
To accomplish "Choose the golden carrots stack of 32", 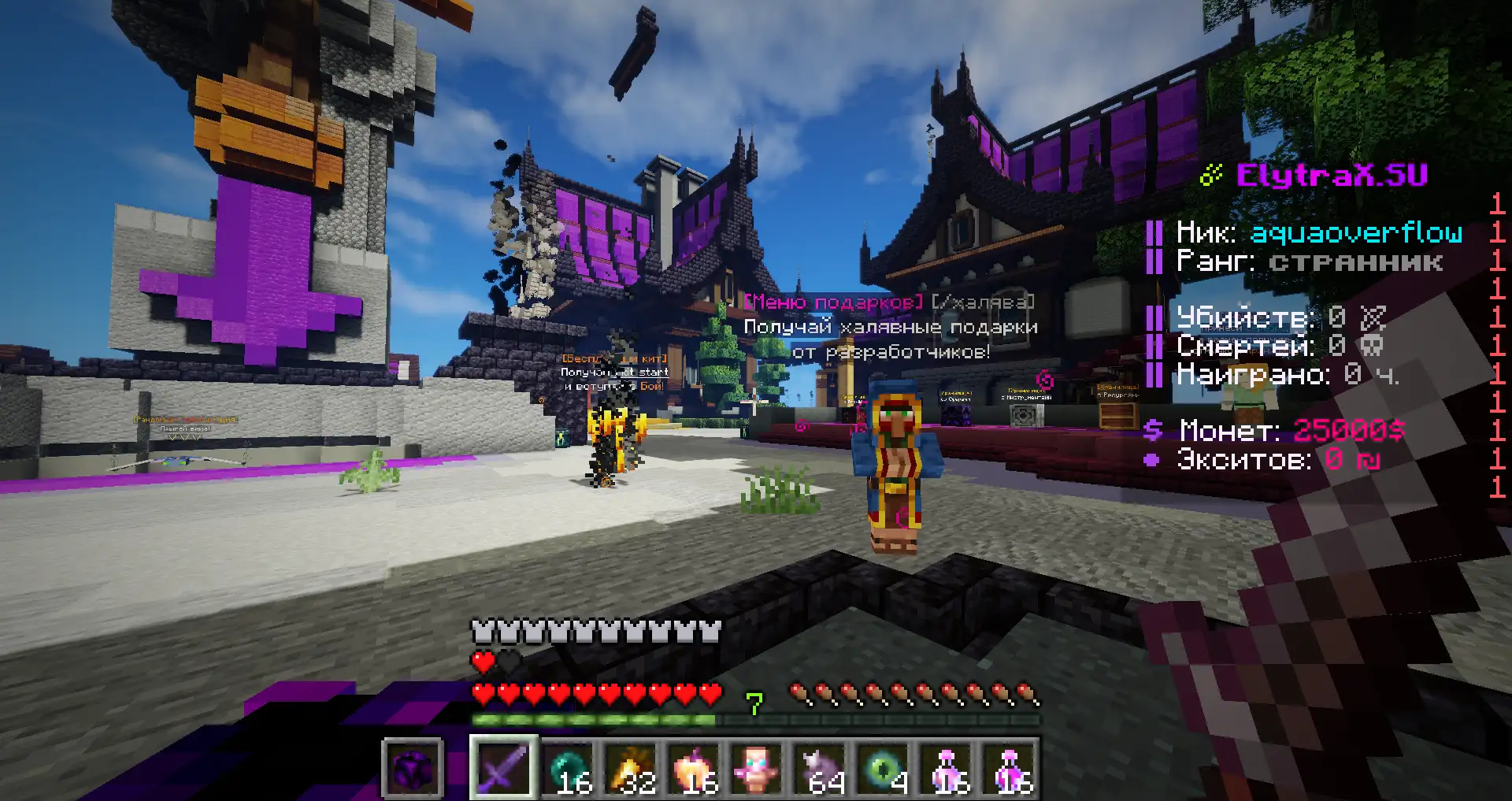I will pyautogui.click(x=630, y=767).
